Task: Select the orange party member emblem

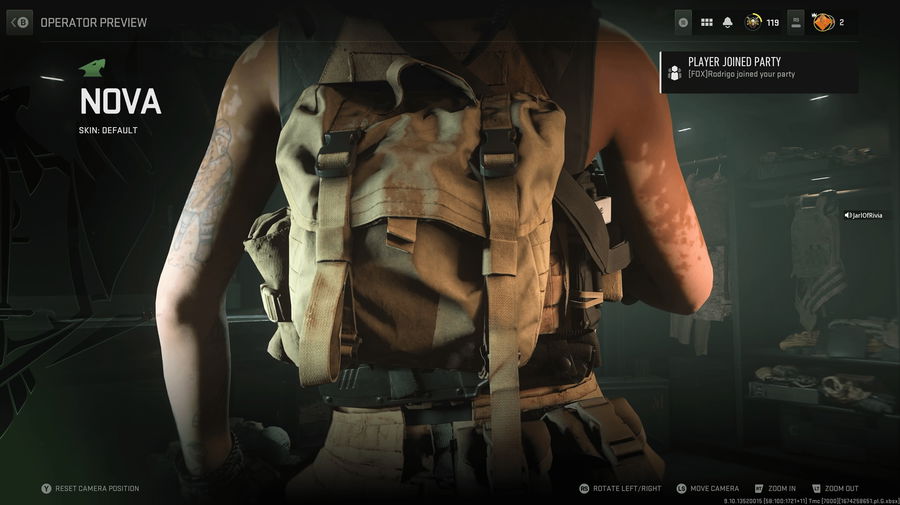Action: click(823, 21)
